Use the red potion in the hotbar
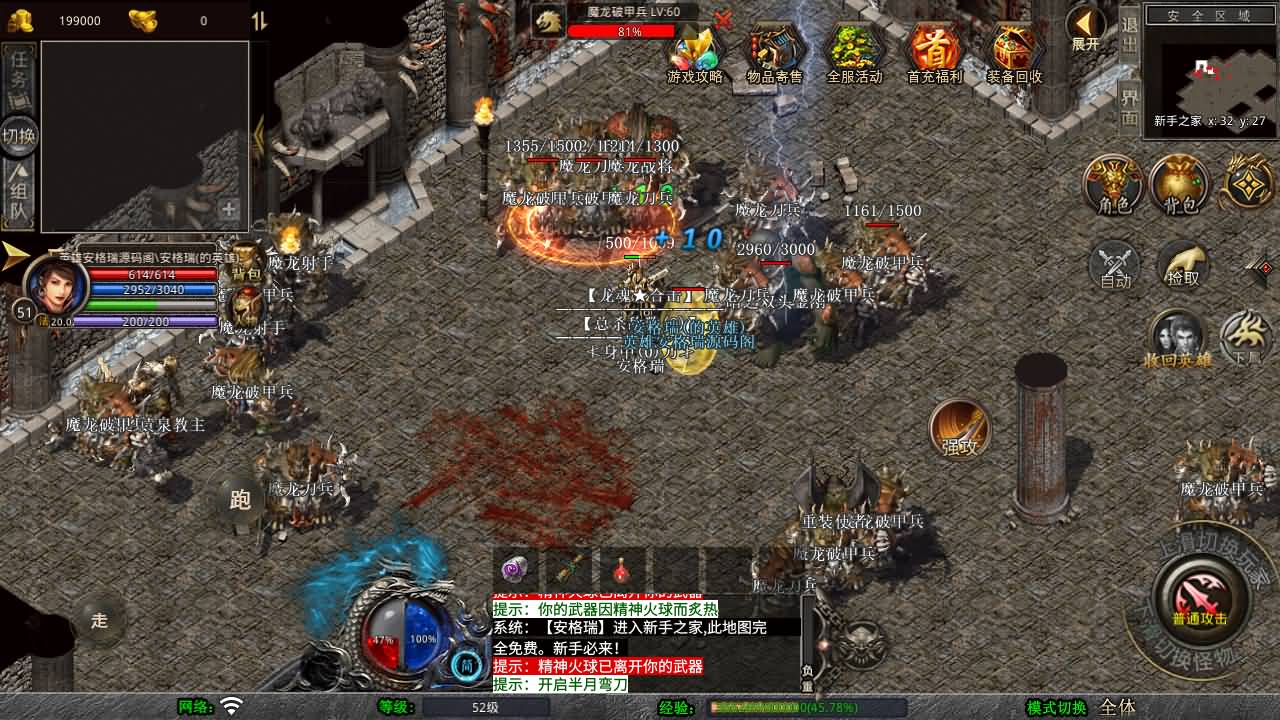The height and width of the screenshot is (720, 1280). pos(622,570)
